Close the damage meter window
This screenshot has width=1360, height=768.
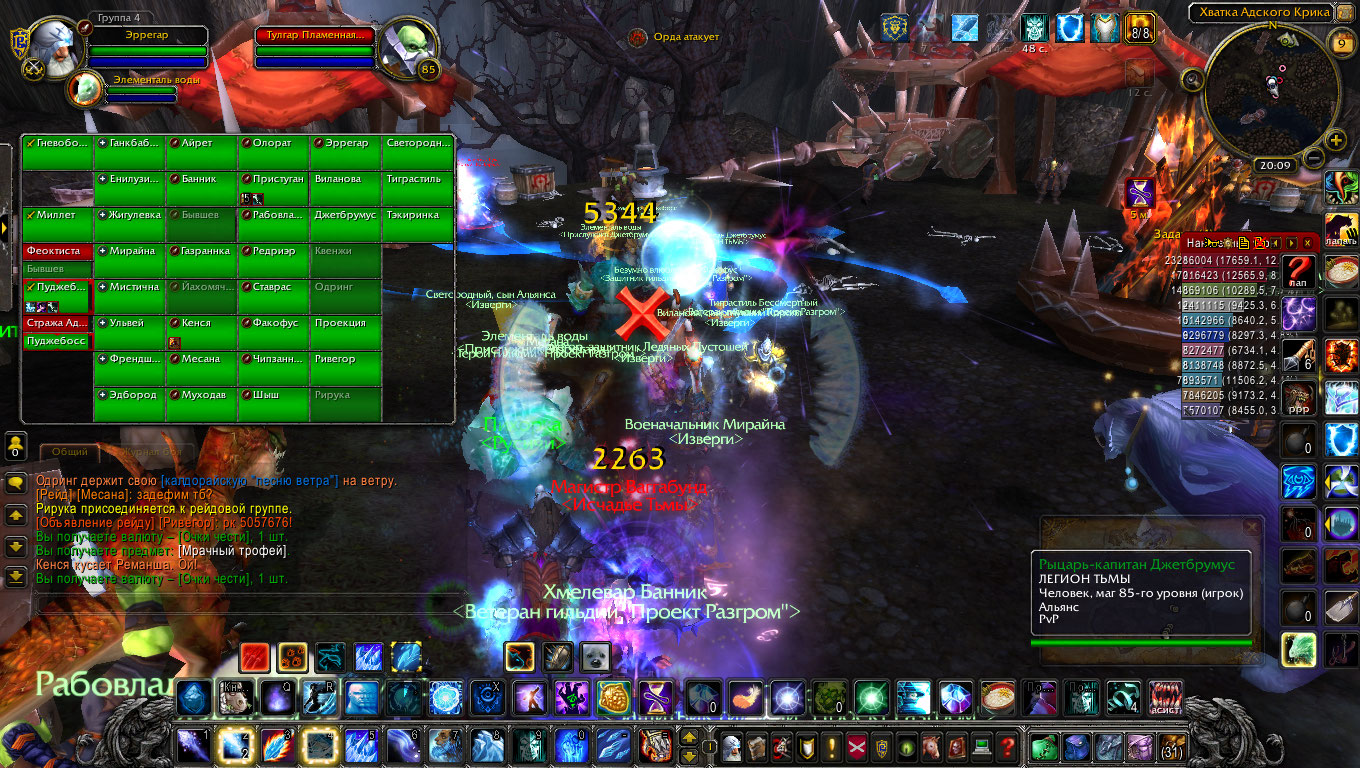1307,243
